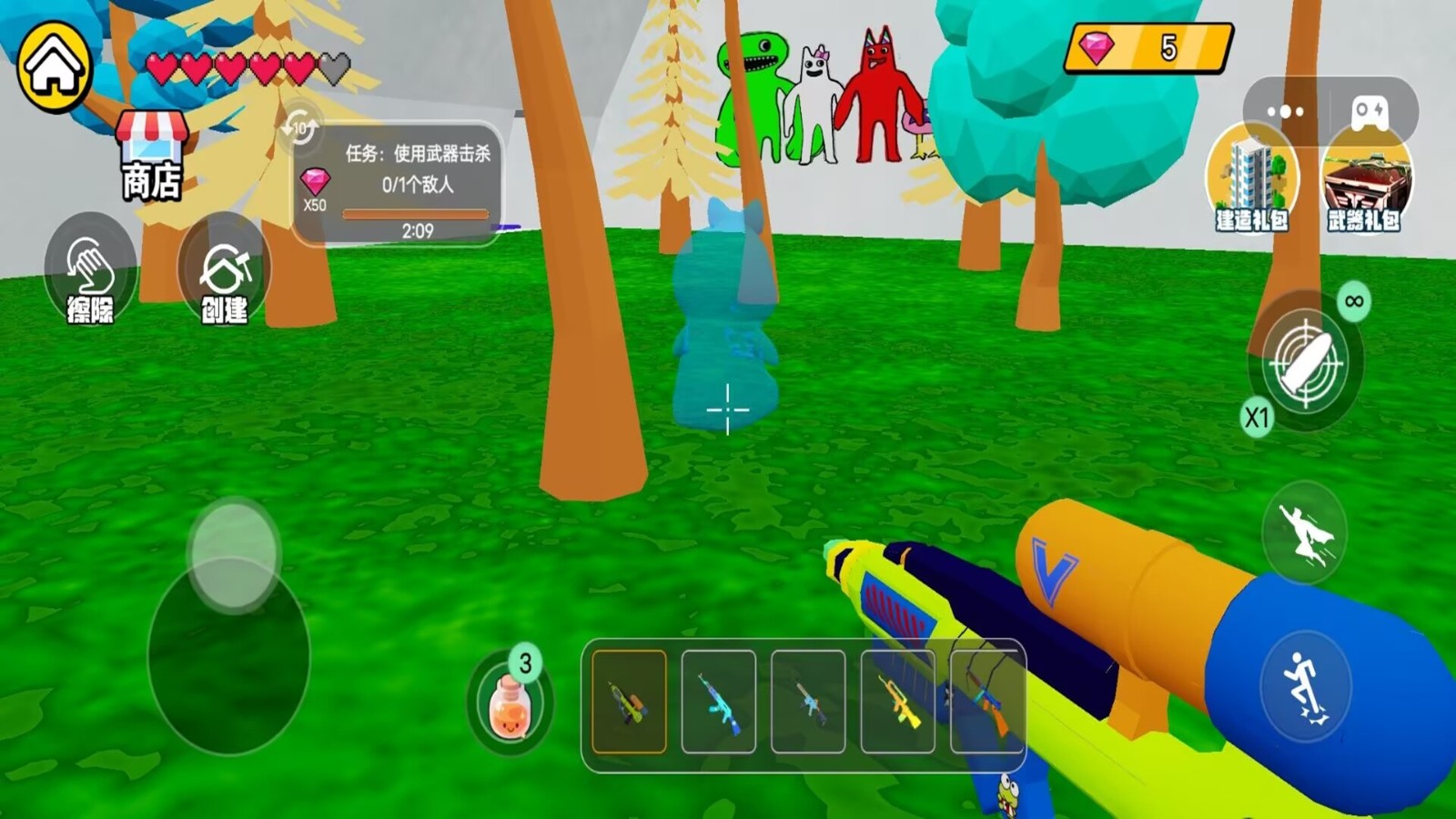
Task: Equip the cyan AK rifle slot
Action: coord(718,702)
